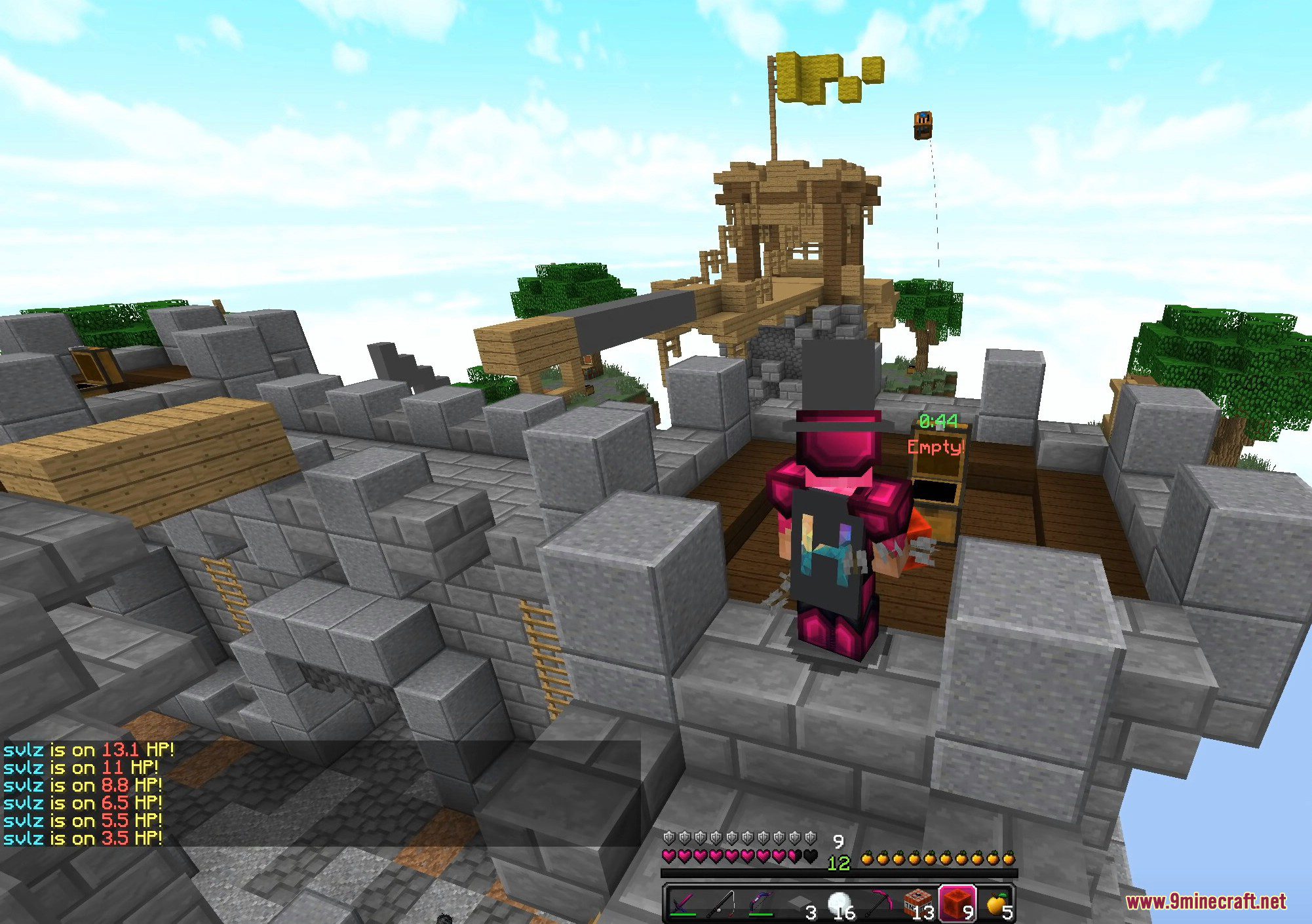Select the fishing rod item
This screenshot has height=924, width=1312.
click(723, 900)
